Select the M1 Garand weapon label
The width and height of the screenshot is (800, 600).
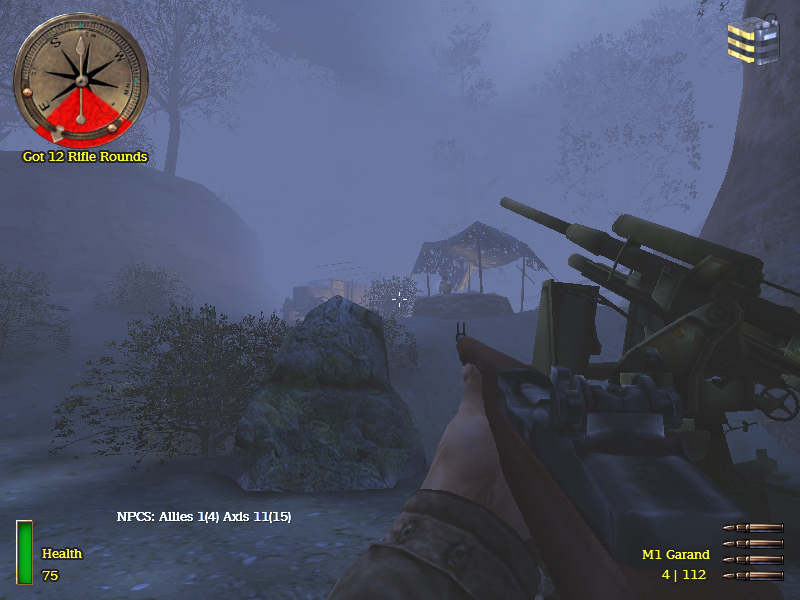point(675,554)
